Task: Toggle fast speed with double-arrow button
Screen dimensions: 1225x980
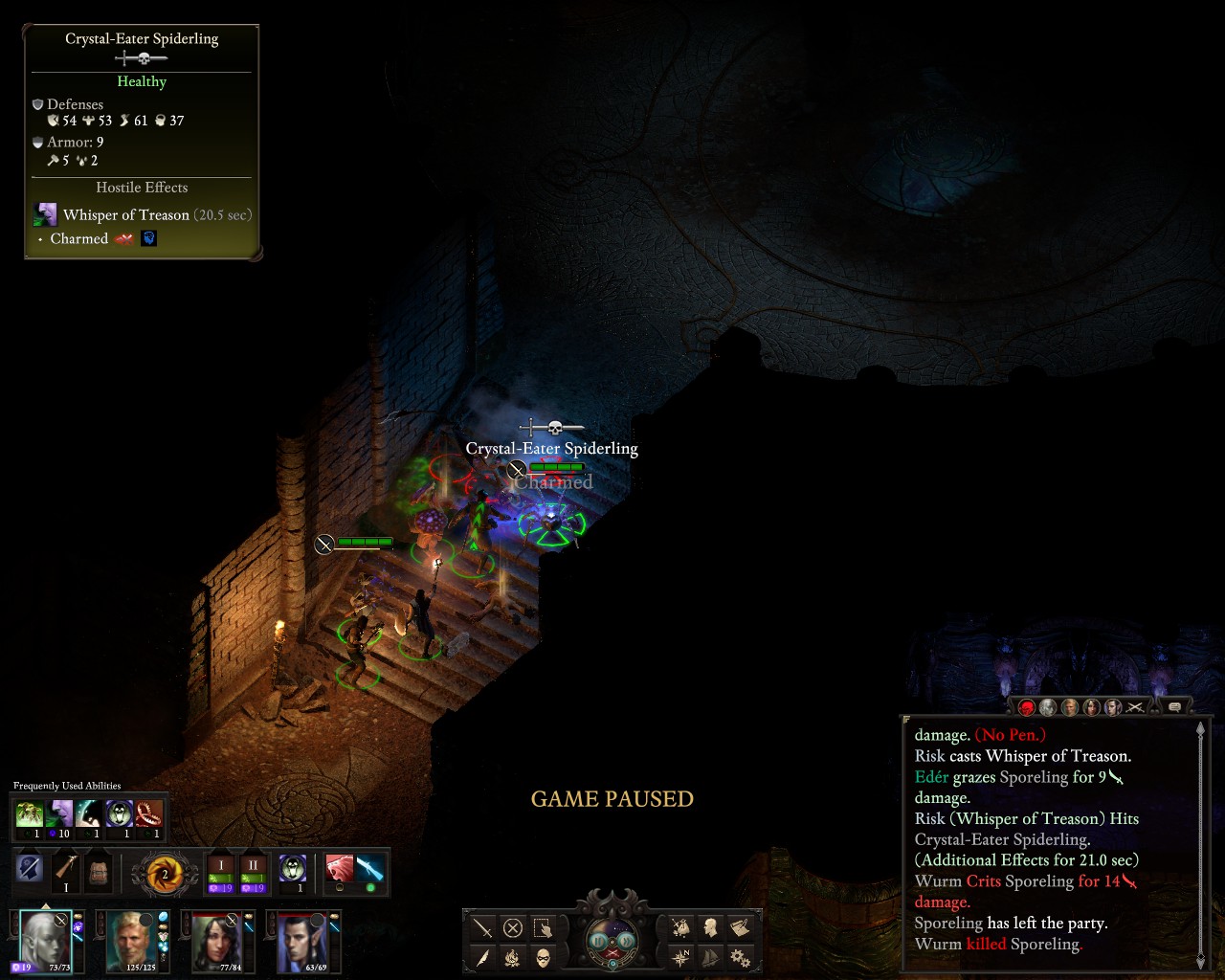Action: tap(628, 940)
